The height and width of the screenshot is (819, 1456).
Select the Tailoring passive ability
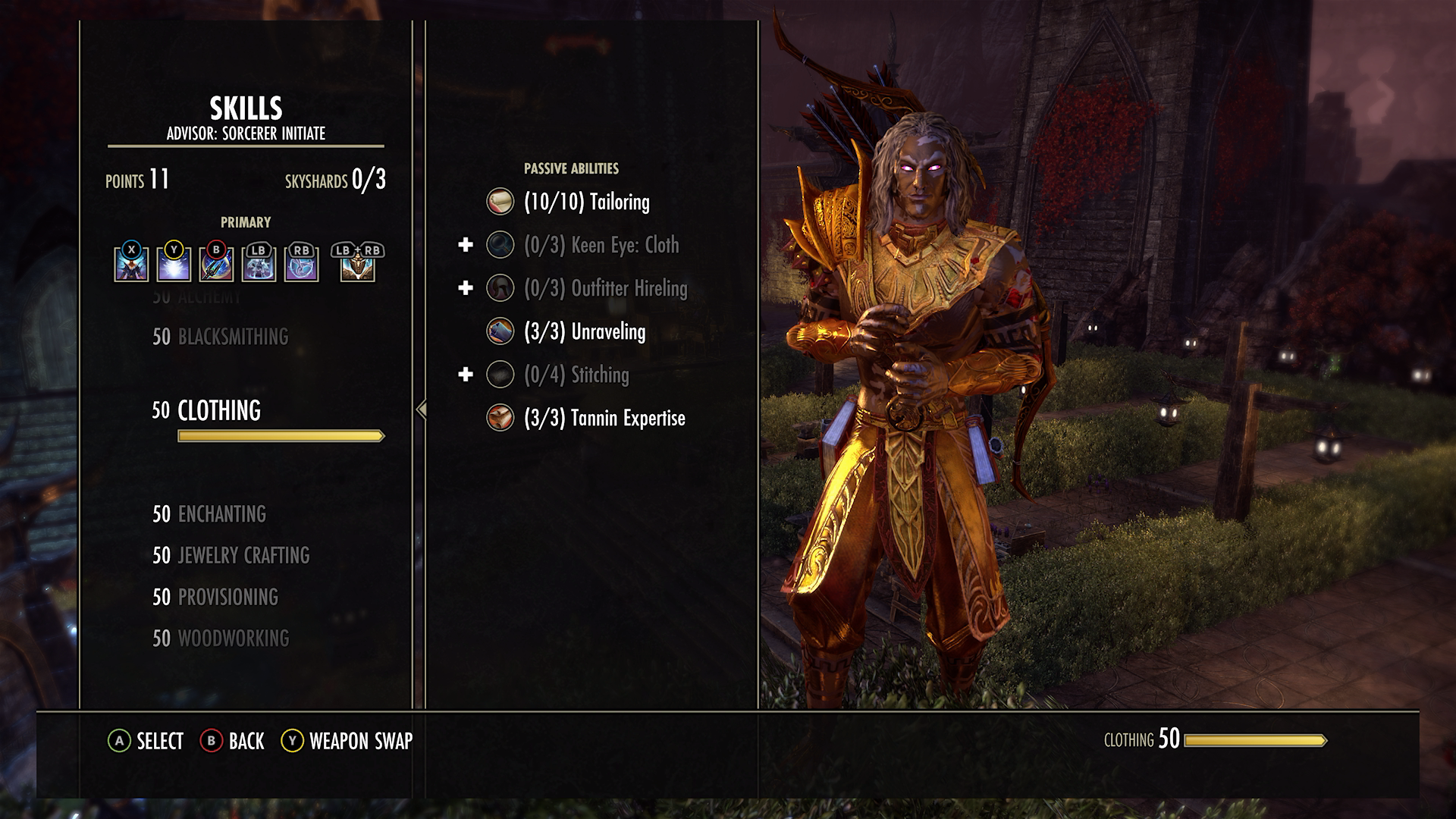coord(586,202)
